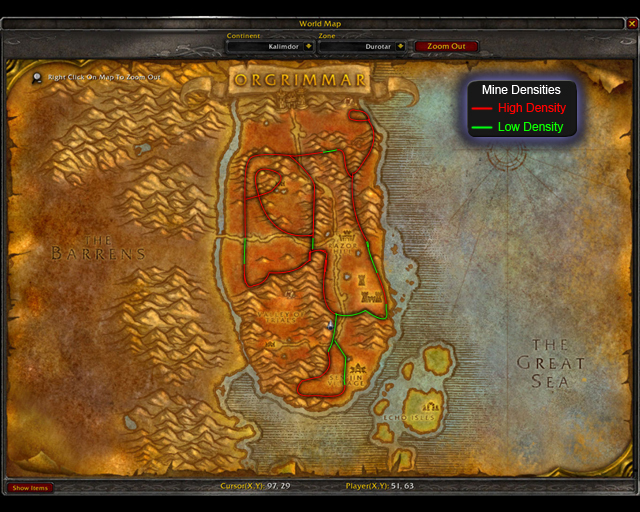Select the Echo Isles map marker
Screen dimensions: 640x512
[432, 407]
